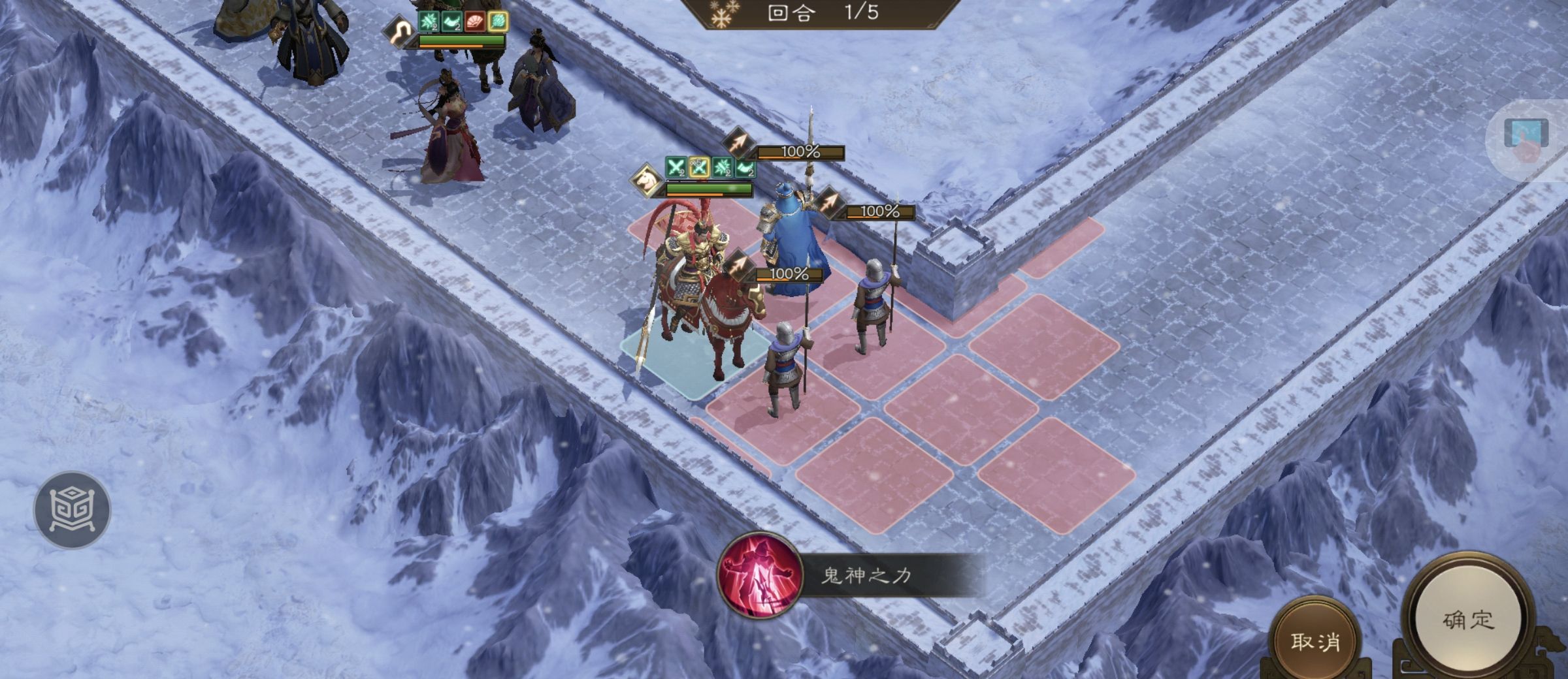Image resolution: width=1568 pixels, height=679 pixels.
Task: Tap the screen-touch toggle icon
Action: click(1527, 139)
